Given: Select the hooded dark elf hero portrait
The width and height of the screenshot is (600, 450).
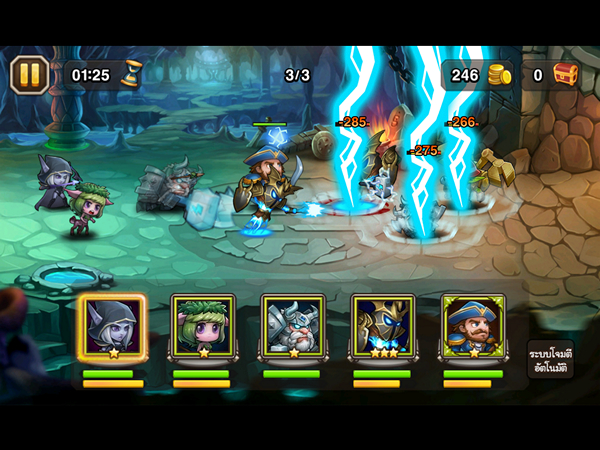Looking at the screenshot, I should point(112,327).
